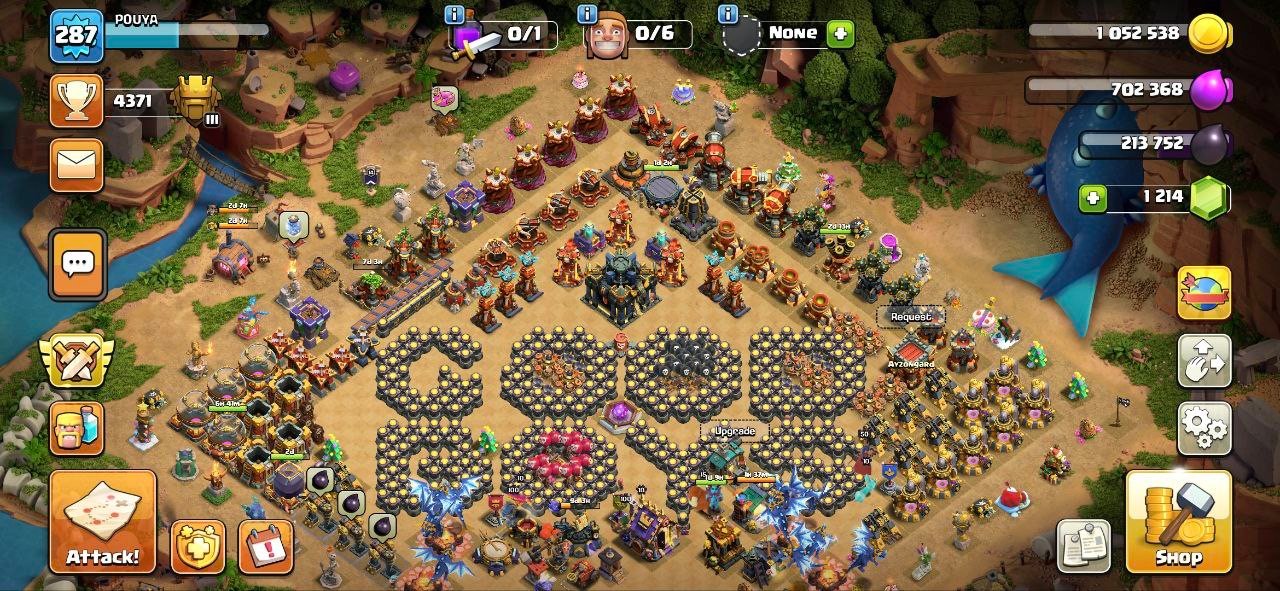Open the globe ribbon button
Viewport: 1280px width, 591px height.
click(x=1204, y=293)
